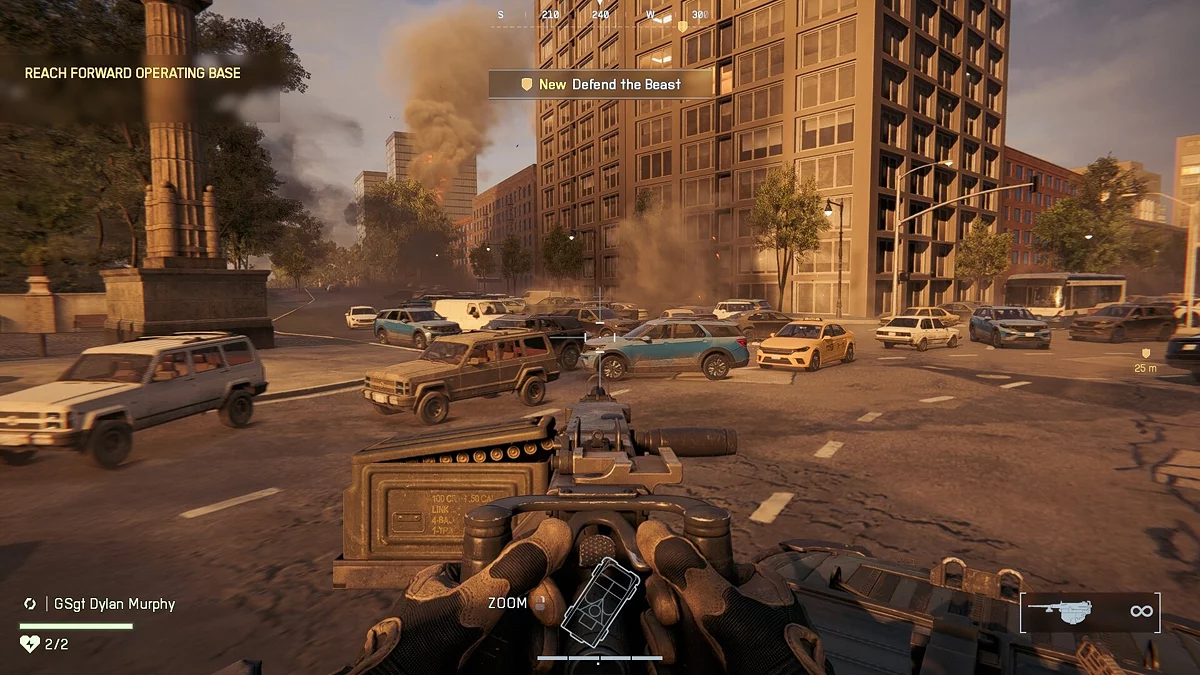
Task: Click the vehicle seat diagram icon
Action: coord(600,600)
